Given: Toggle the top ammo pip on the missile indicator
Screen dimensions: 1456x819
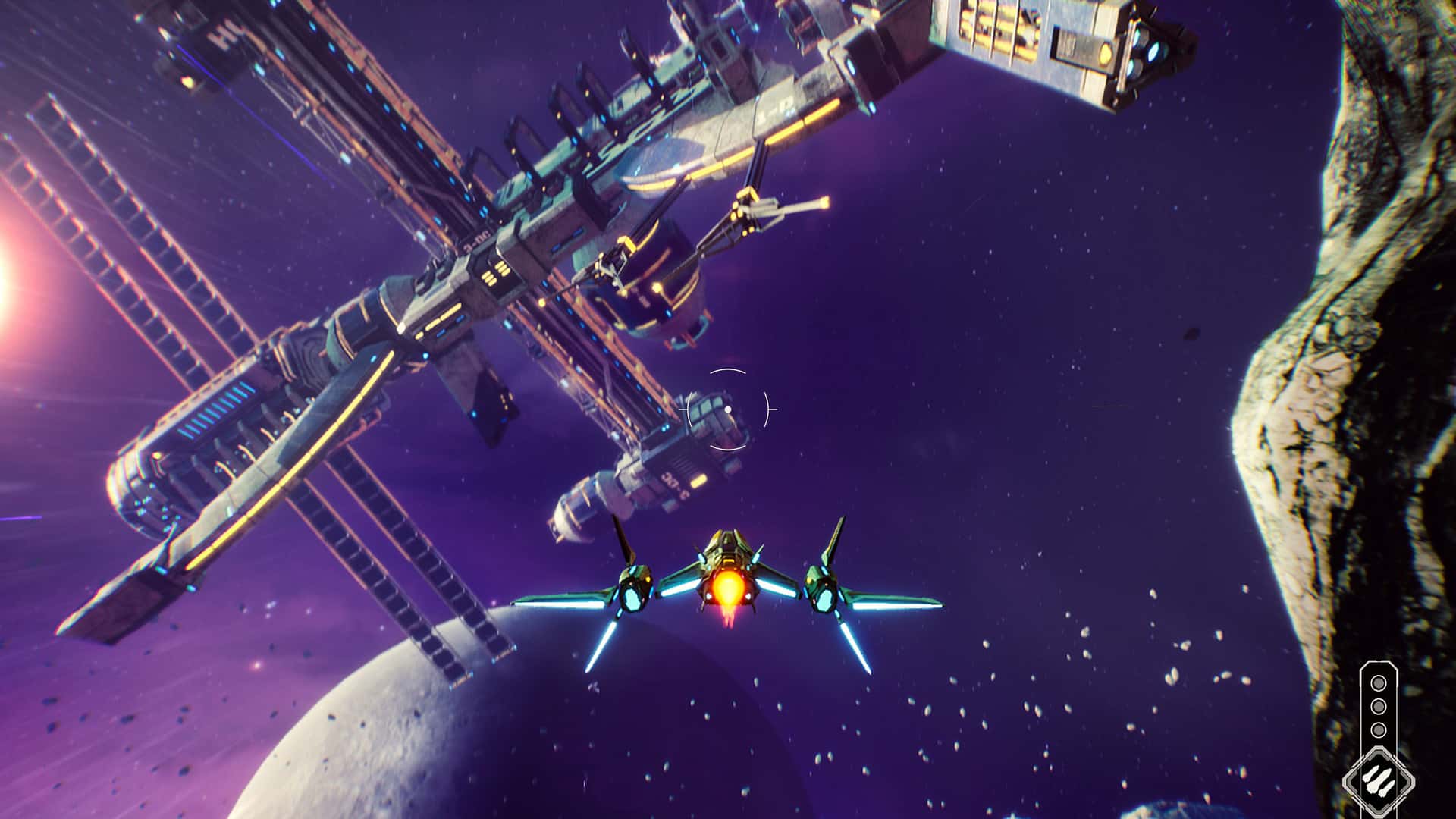Looking at the screenshot, I should pos(1379,683).
